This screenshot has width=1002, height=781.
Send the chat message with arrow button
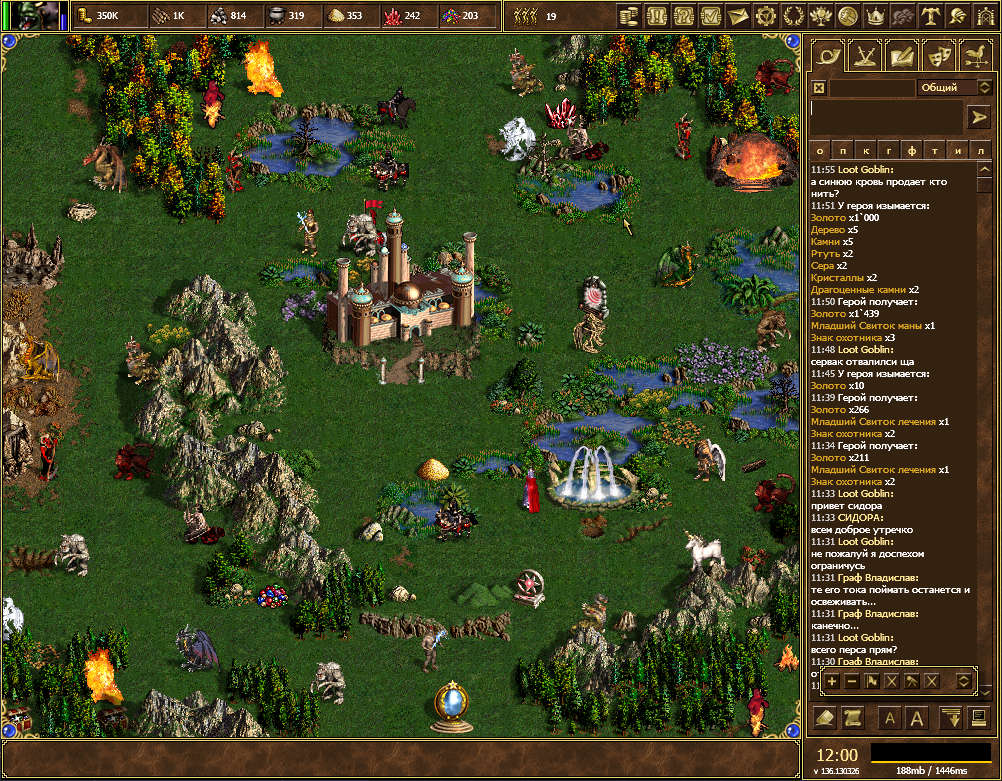click(x=978, y=117)
